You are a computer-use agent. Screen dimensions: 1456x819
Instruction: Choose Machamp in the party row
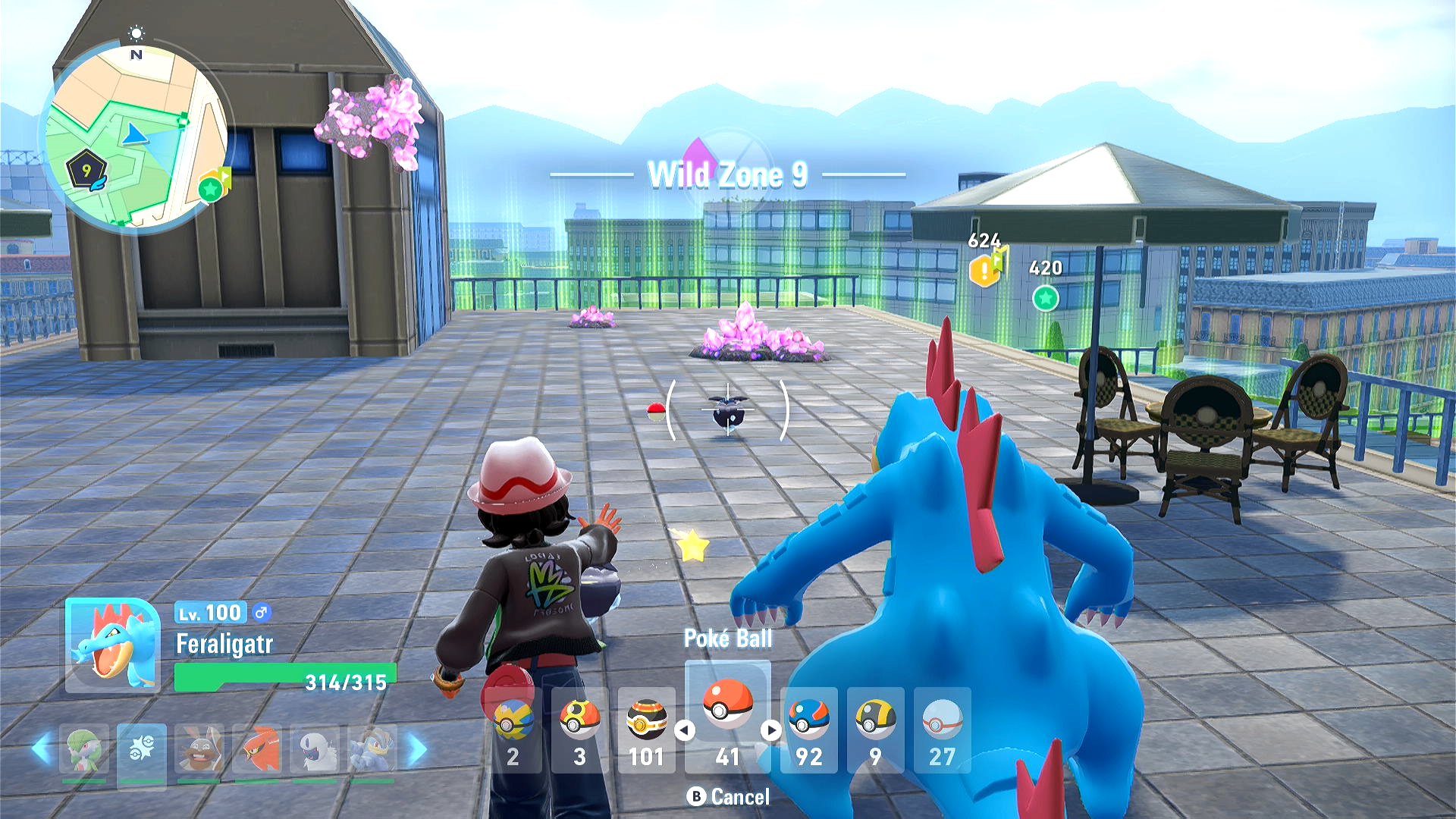click(x=372, y=748)
